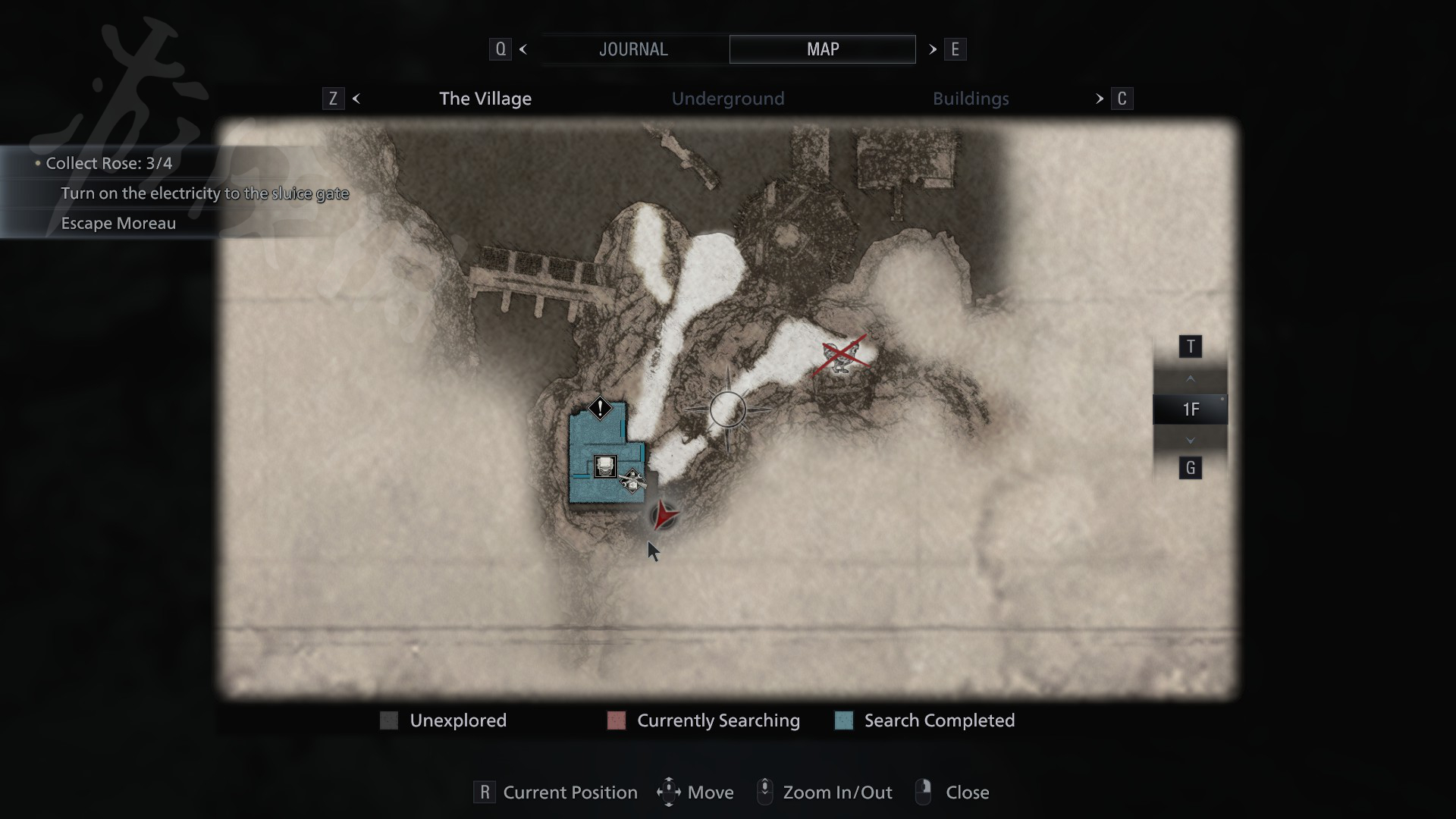
Task: Go to next map area arrow
Action: coord(1100,99)
